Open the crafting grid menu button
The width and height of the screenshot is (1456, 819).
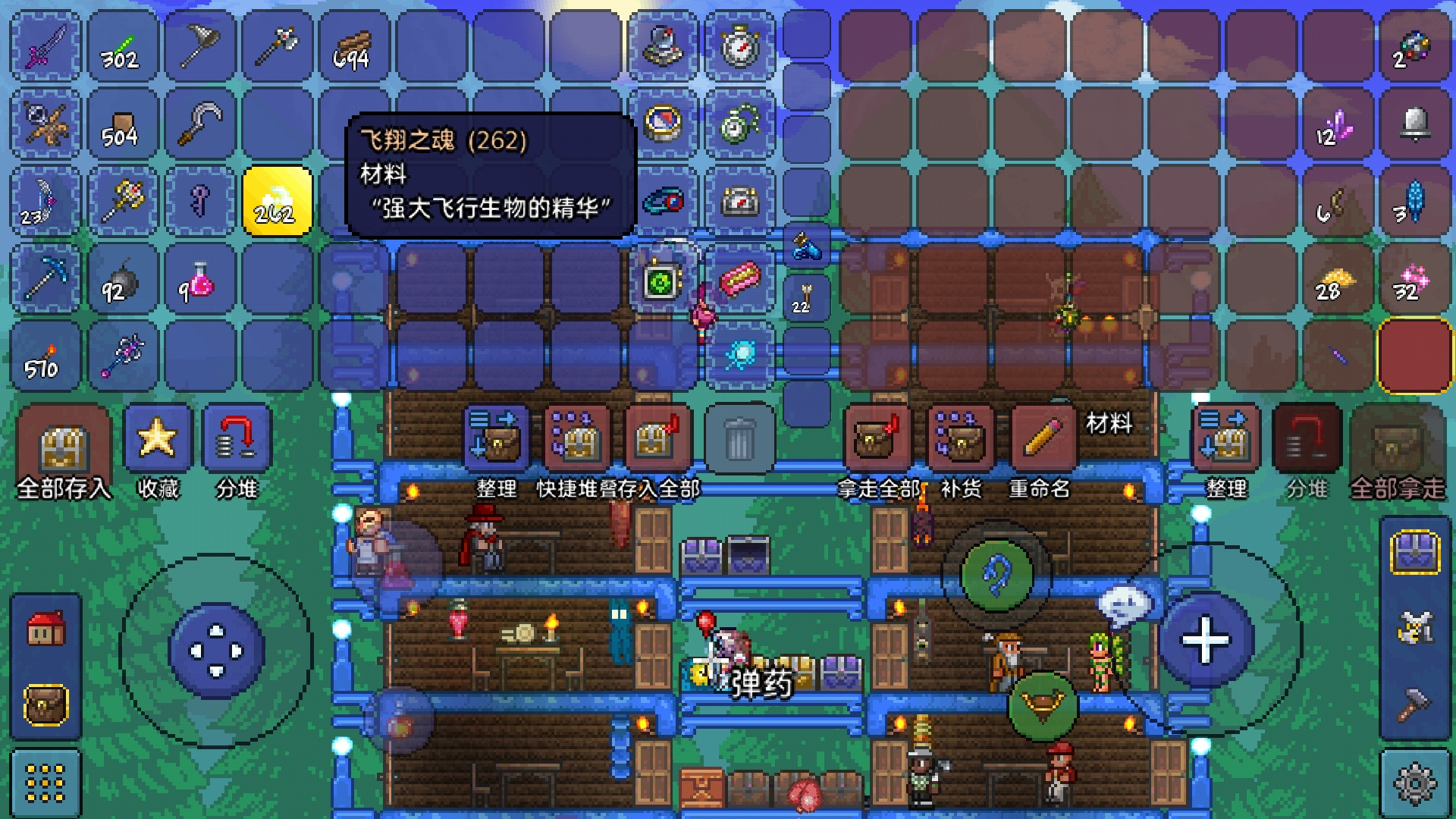[x=45, y=783]
